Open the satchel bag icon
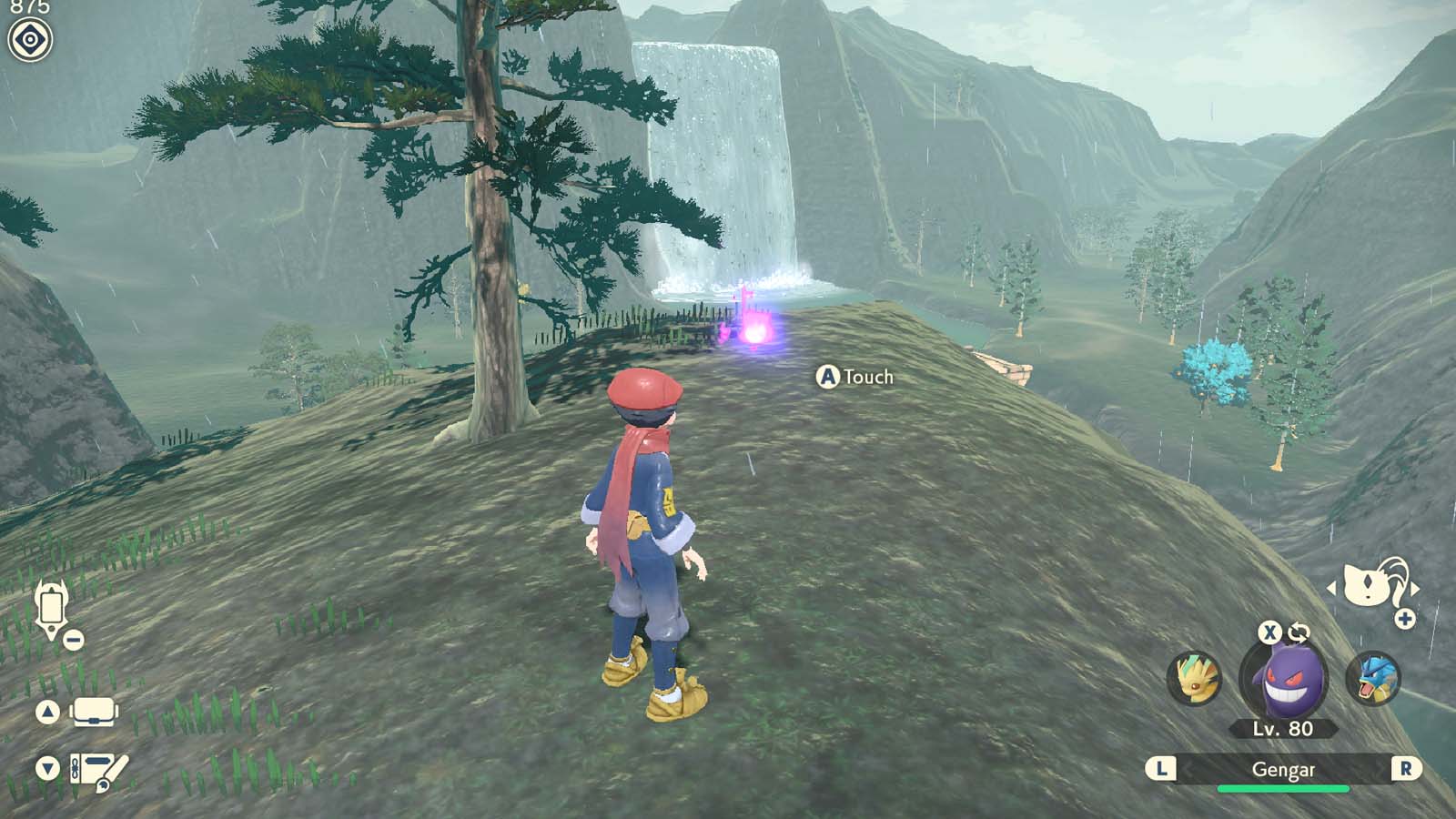 click(x=94, y=710)
